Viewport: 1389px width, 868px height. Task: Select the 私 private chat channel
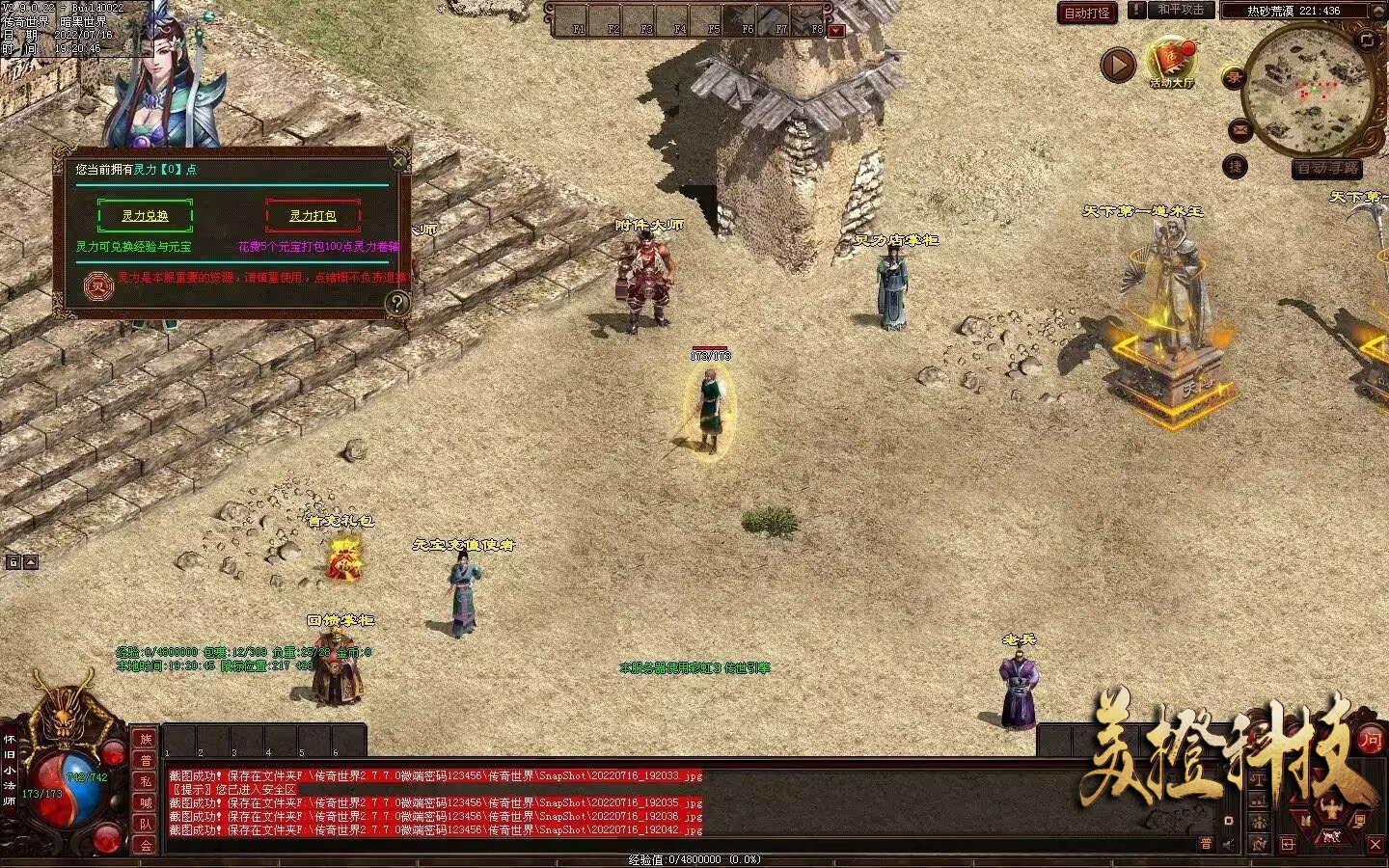(x=146, y=781)
